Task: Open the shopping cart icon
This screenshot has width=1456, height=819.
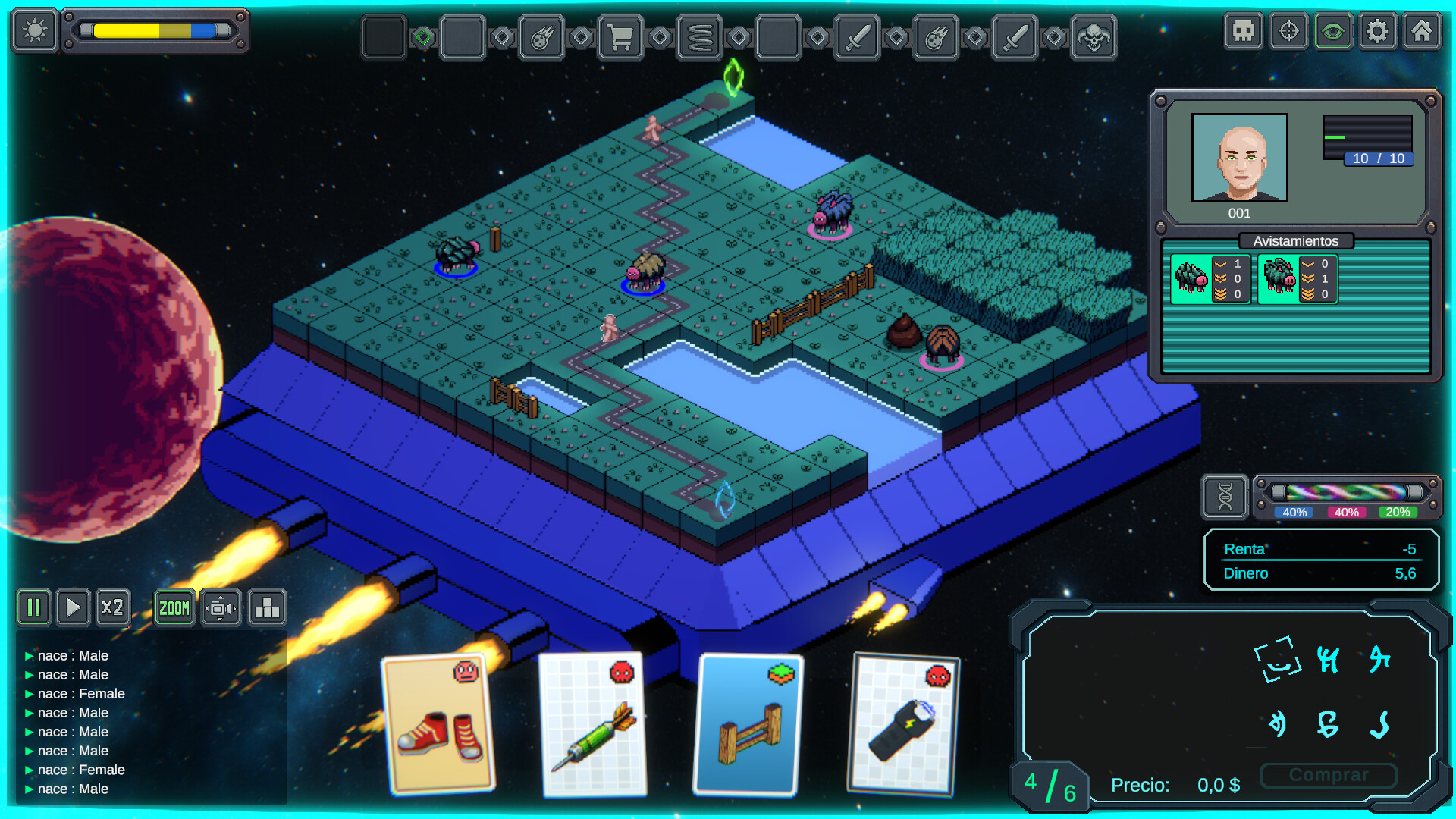Action: click(622, 36)
